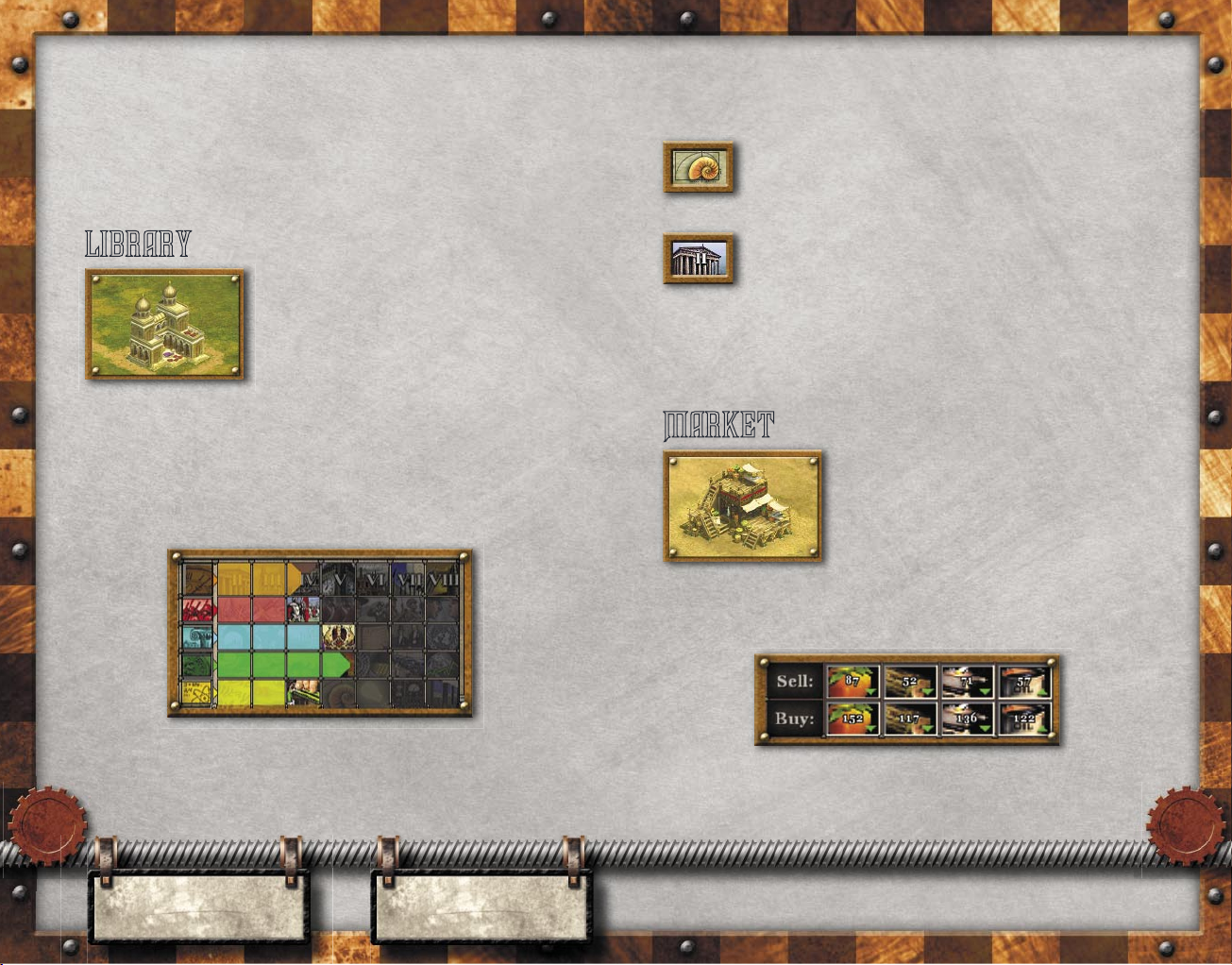This screenshot has height=965, width=1232.
Task: Sell oil at price 57
Action: pos(1024,681)
